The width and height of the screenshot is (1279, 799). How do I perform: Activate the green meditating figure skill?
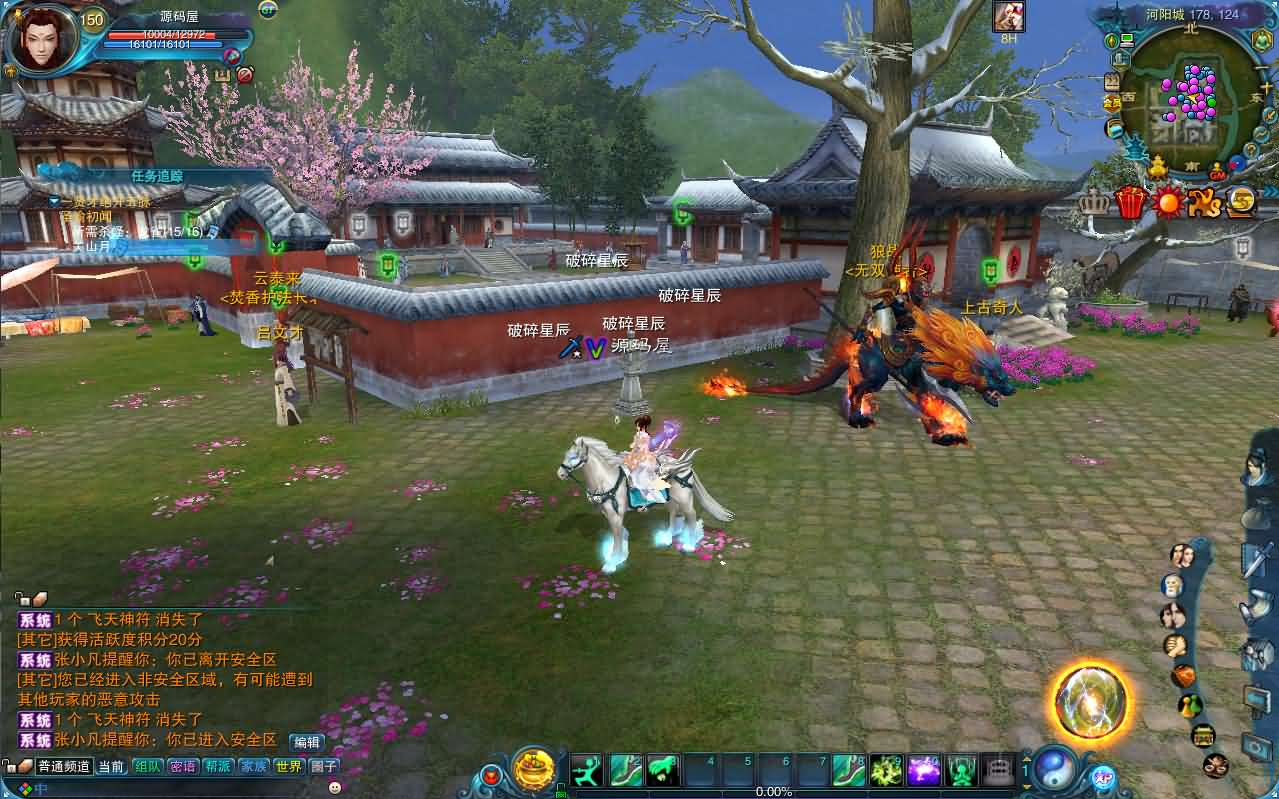coord(962,770)
